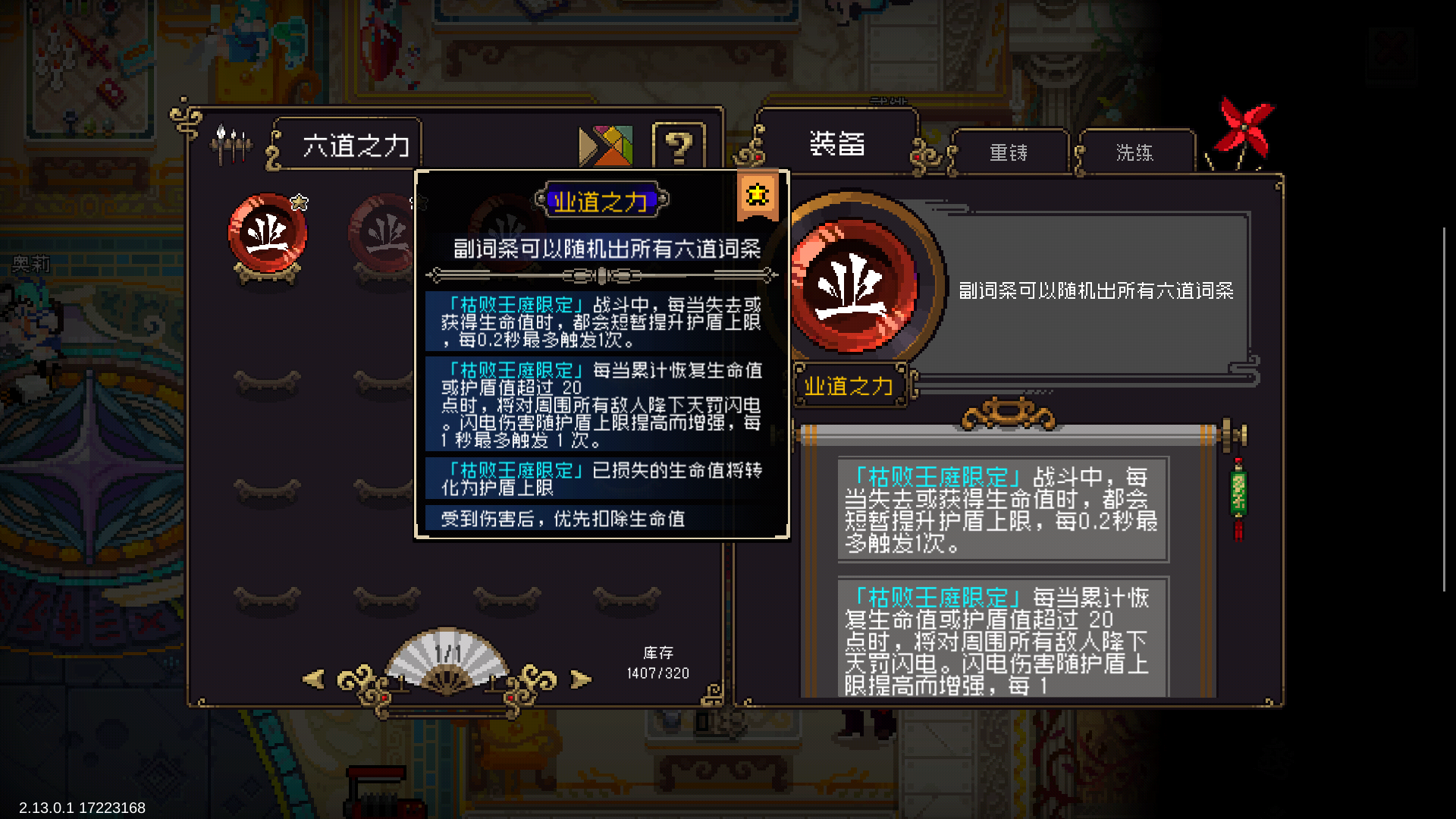Image resolution: width=1456 pixels, height=819 pixels.
Task: Click the dart rack icon beside 六道之力
Action: click(230, 143)
